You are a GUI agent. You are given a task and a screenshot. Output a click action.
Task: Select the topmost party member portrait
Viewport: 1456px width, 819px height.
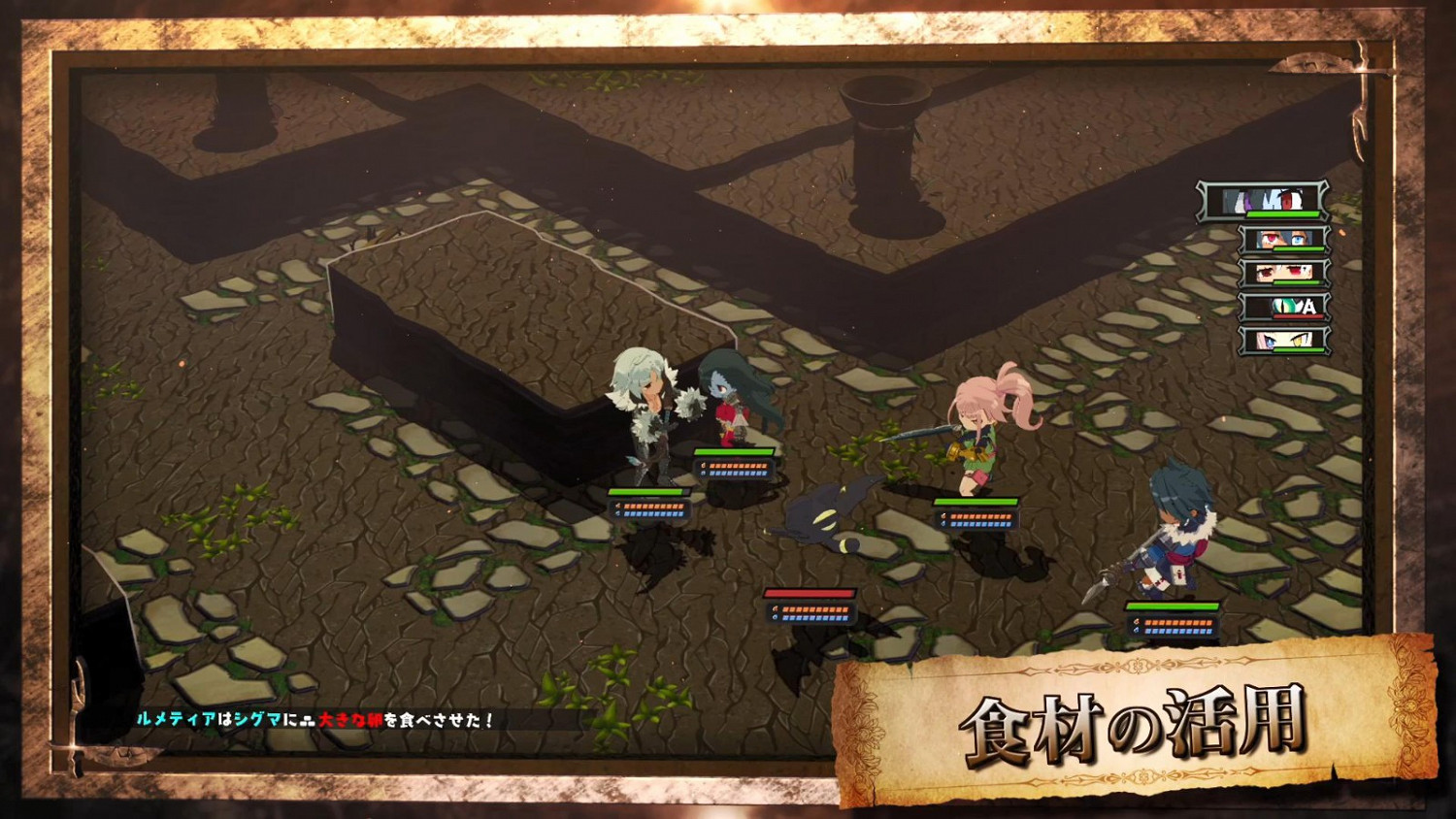coord(1262,201)
